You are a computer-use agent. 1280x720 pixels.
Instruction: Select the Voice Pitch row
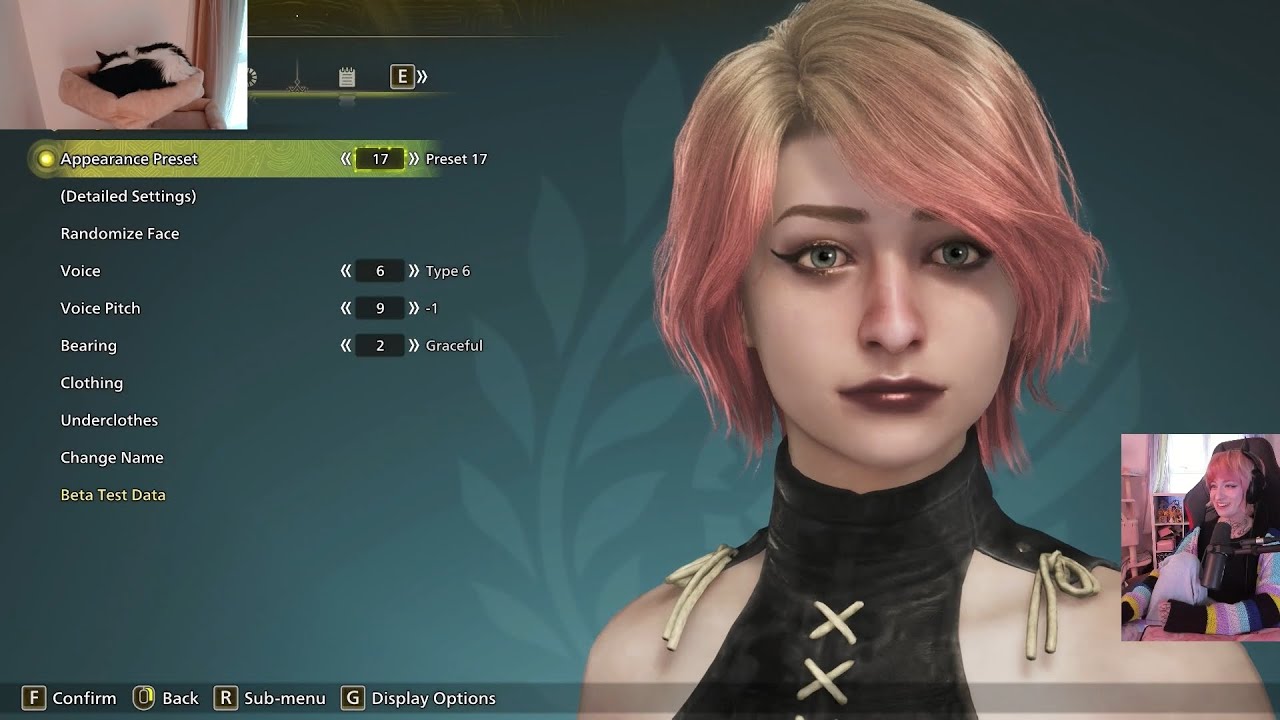100,308
